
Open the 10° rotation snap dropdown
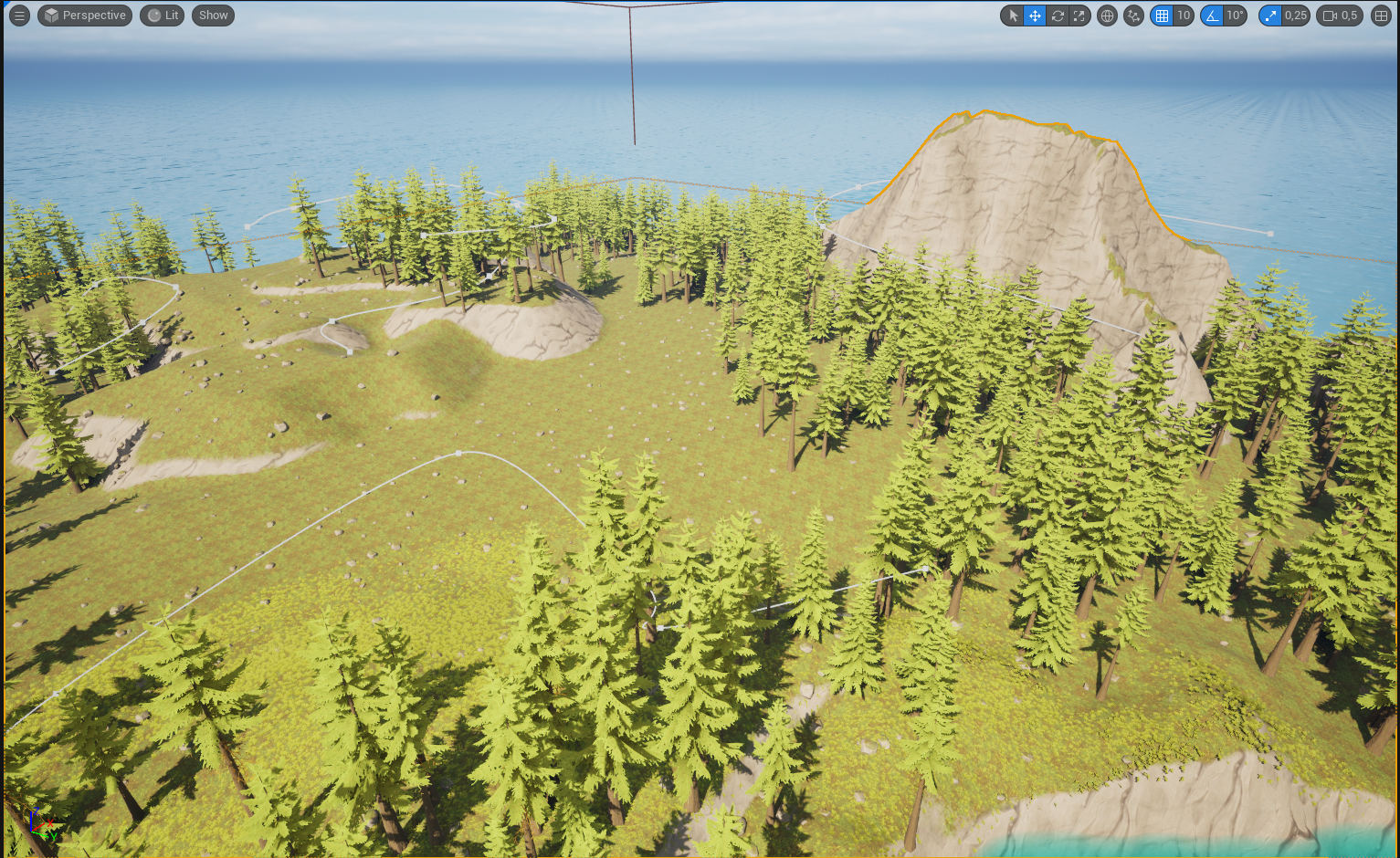coord(1235,16)
